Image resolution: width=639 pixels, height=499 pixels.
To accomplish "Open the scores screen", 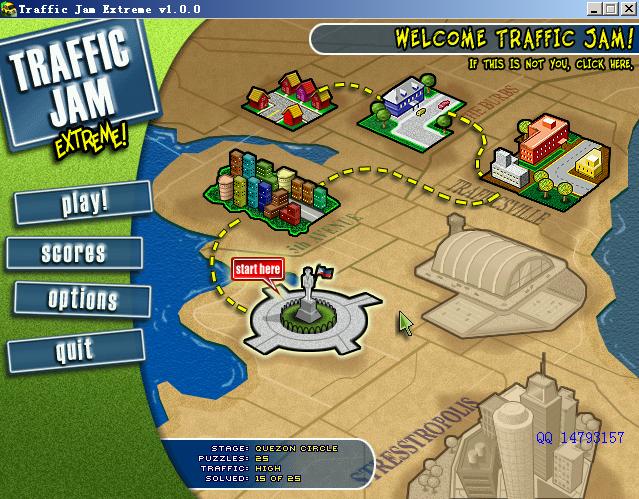I will click(x=73, y=252).
